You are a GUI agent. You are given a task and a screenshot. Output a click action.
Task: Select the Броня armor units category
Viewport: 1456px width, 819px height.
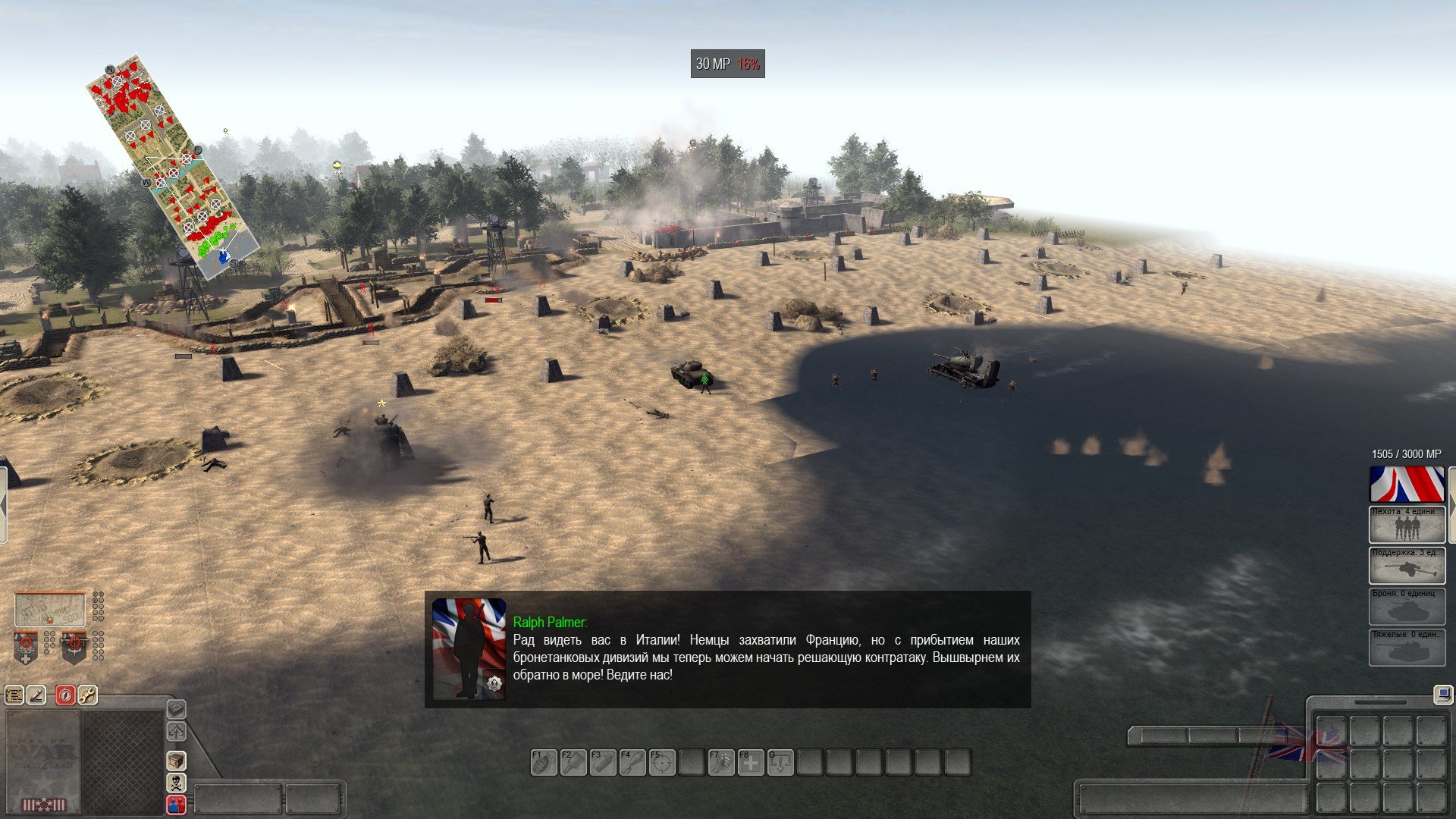tap(1407, 606)
